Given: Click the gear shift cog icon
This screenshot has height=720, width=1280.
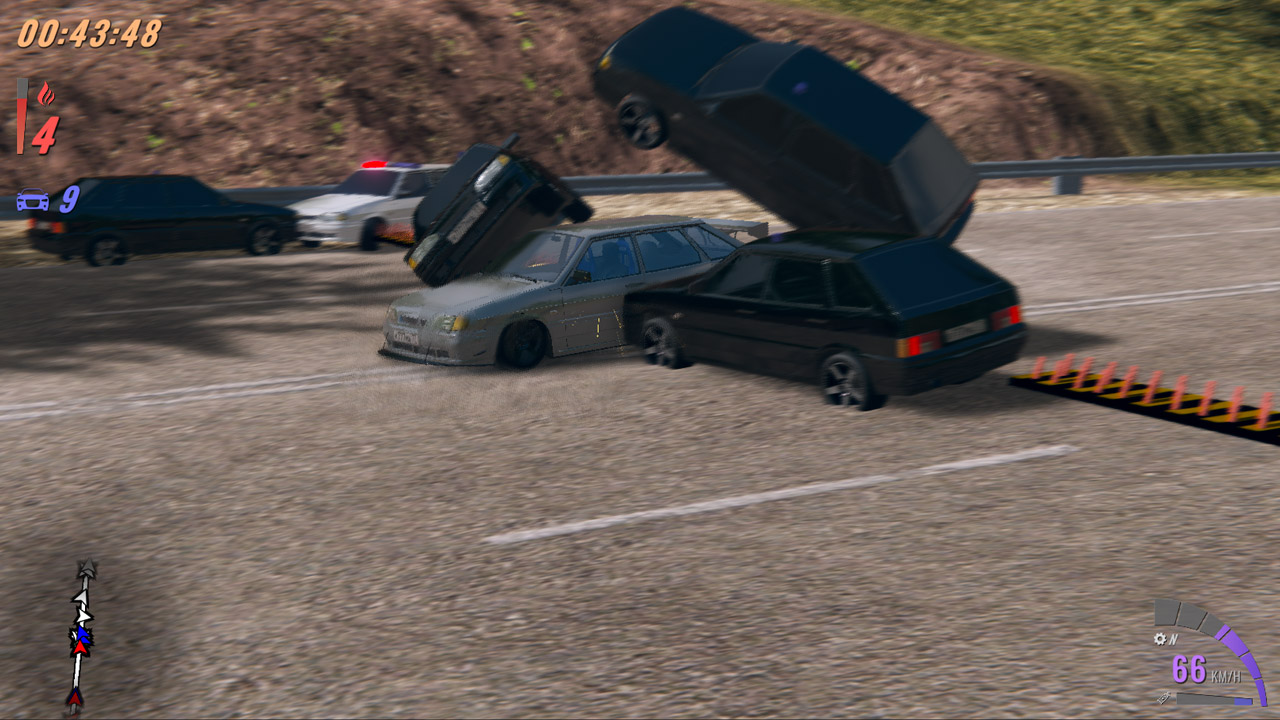Looking at the screenshot, I should coord(1160,638).
